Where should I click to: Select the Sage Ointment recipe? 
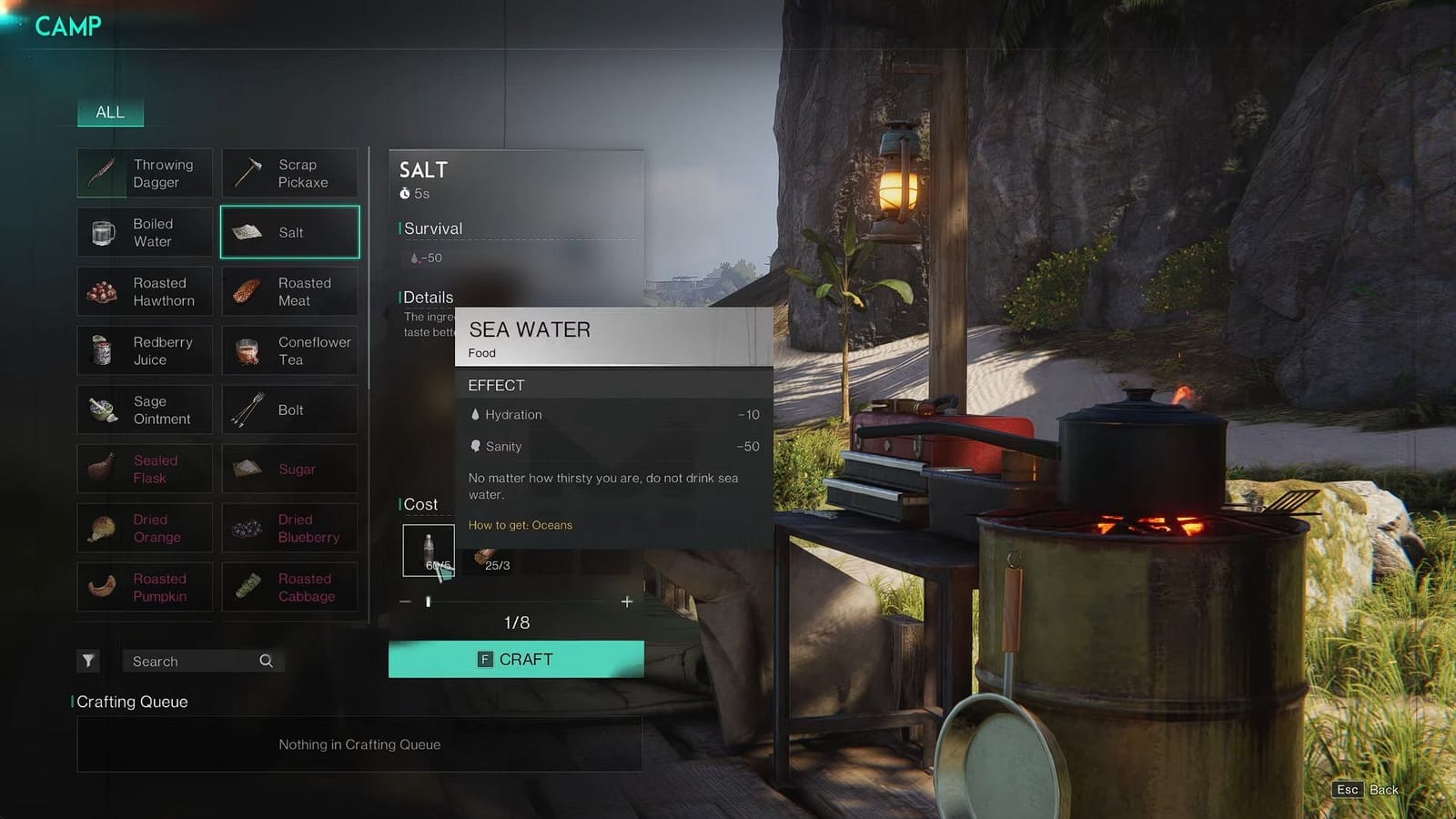145,409
